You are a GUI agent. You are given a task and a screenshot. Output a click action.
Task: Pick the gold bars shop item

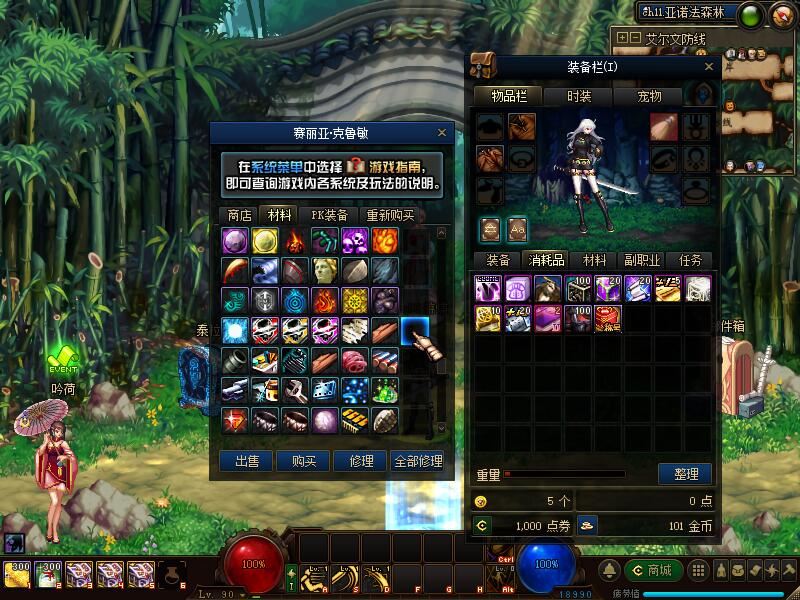355,419
